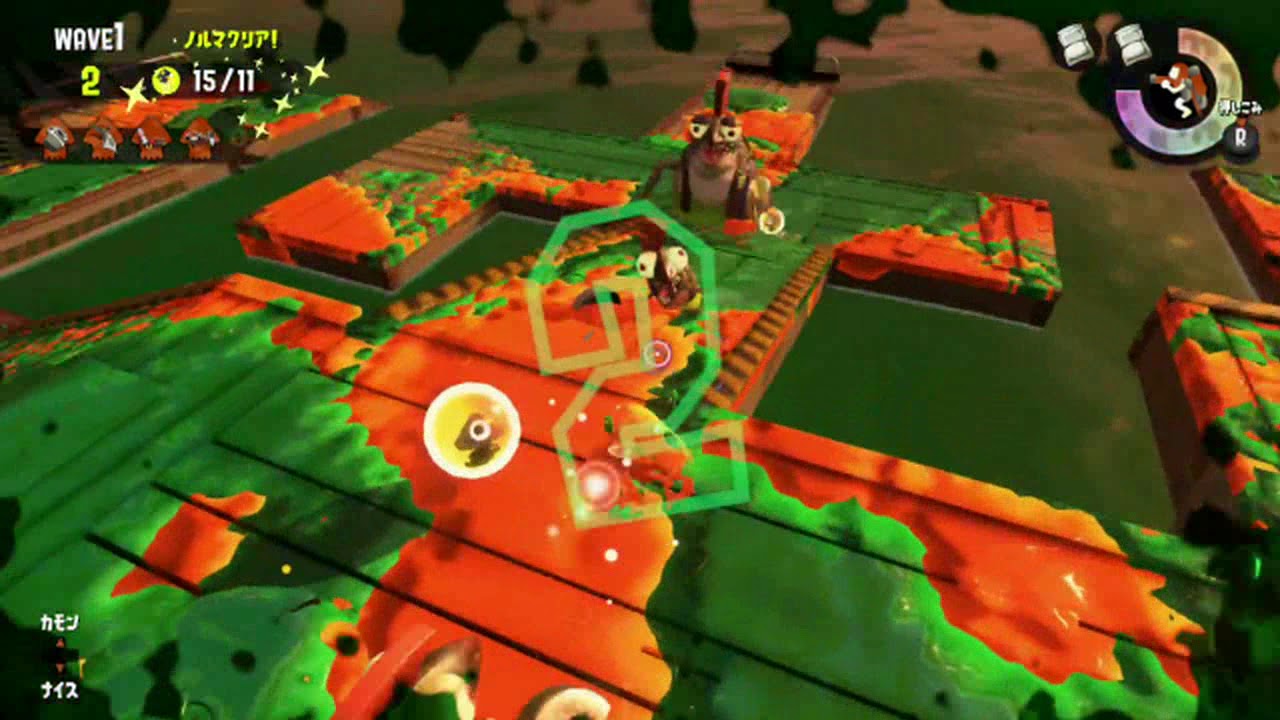The height and width of the screenshot is (720, 1280).
Task: Select the 15/11 egg quota display
Action: point(222,80)
